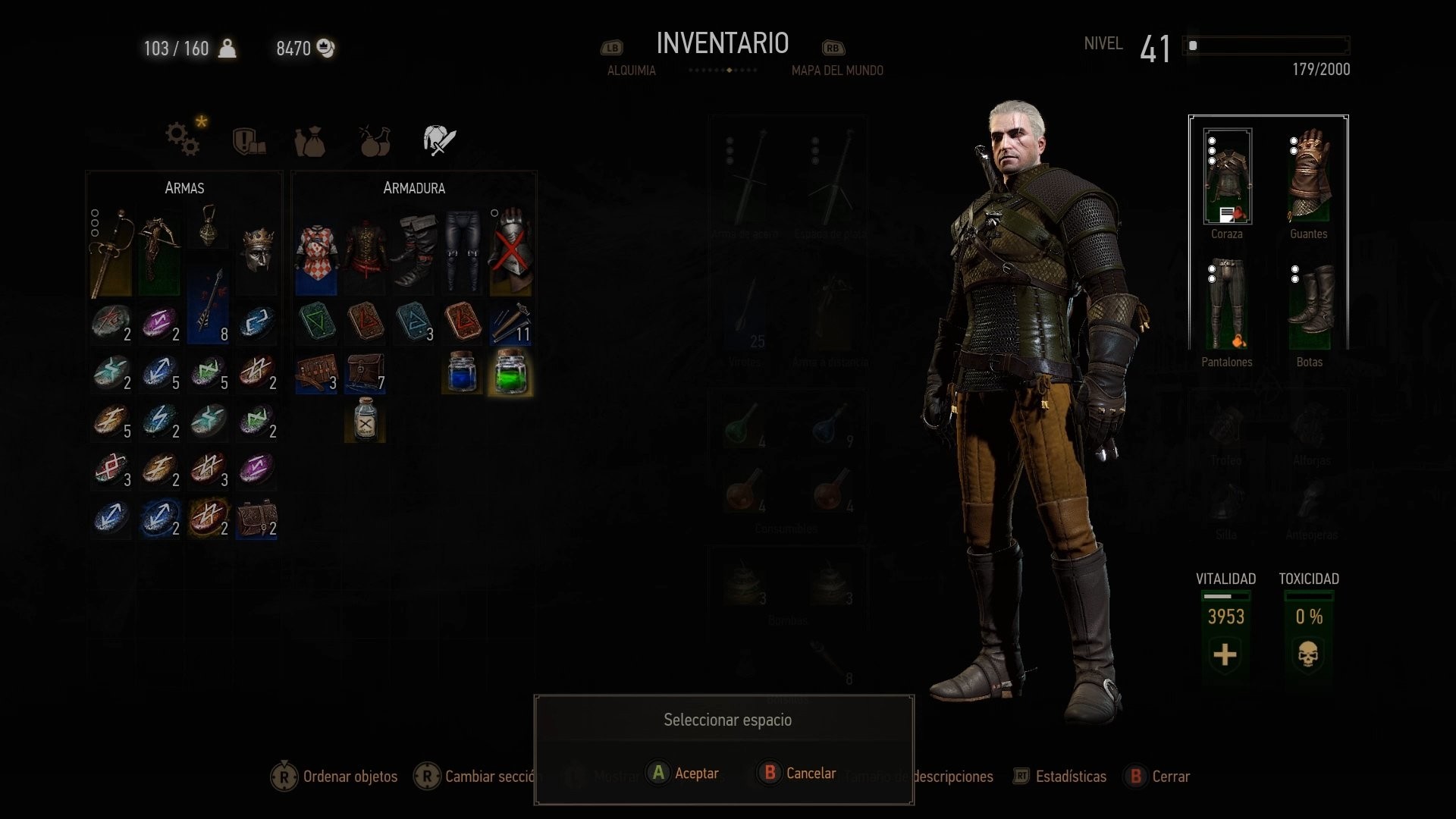Switch to the ALQUIMIA tab
This screenshot has width=1456, height=819.
pos(630,70)
